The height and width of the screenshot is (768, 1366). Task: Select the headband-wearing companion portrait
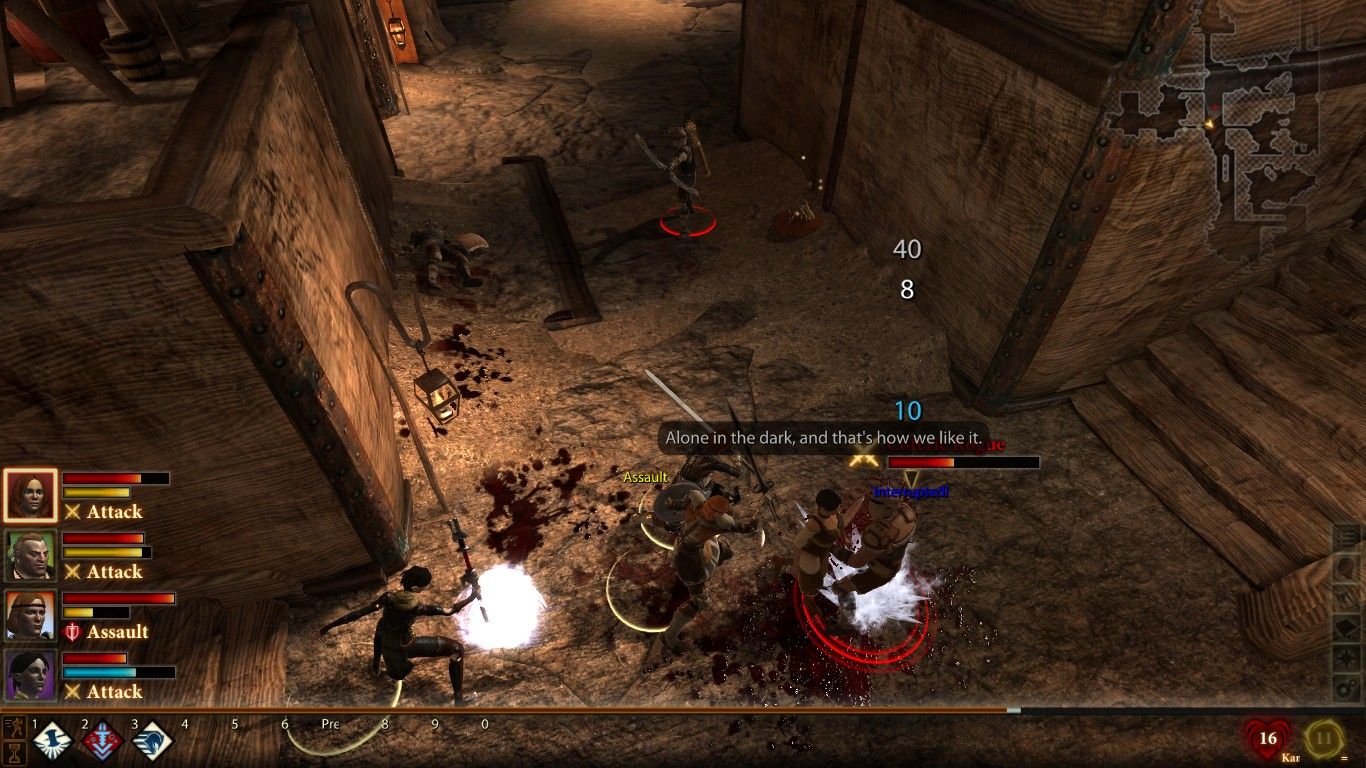30,615
